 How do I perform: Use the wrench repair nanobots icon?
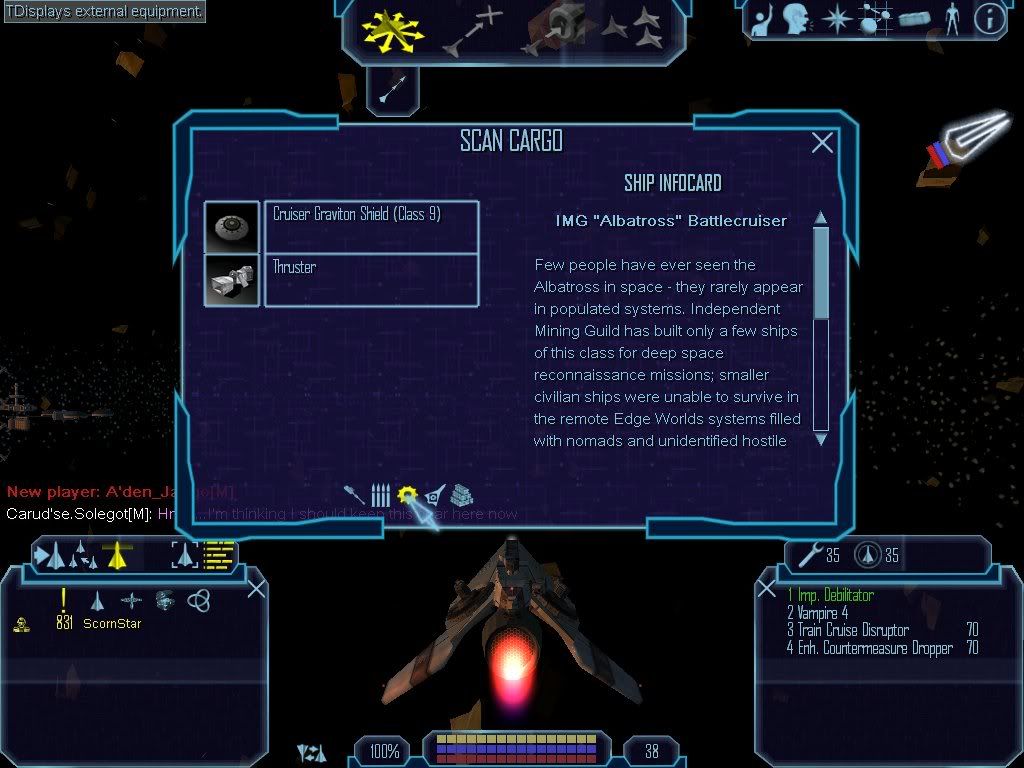[x=805, y=553]
